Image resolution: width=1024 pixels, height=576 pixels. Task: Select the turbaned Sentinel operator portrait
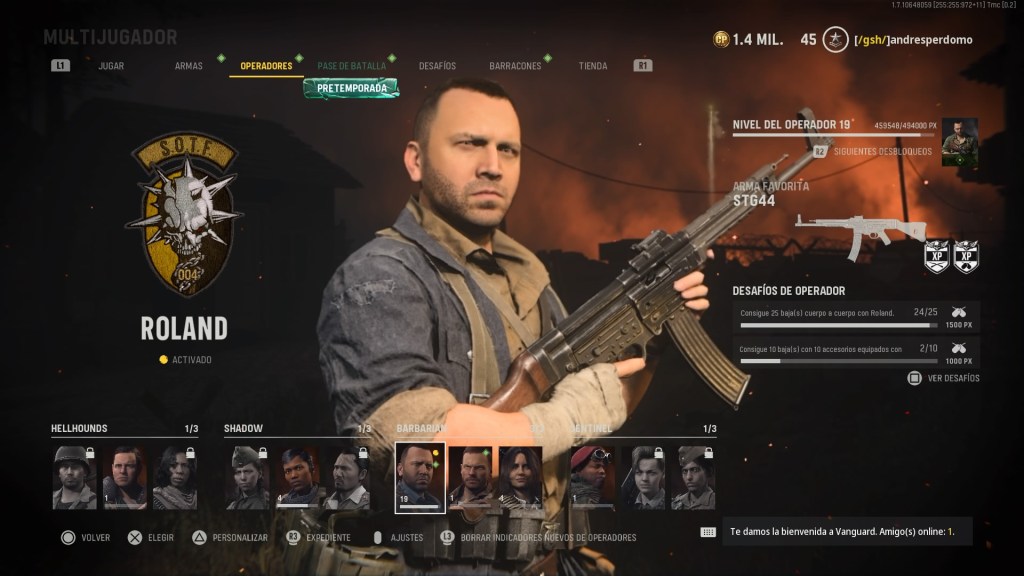(693, 477)
